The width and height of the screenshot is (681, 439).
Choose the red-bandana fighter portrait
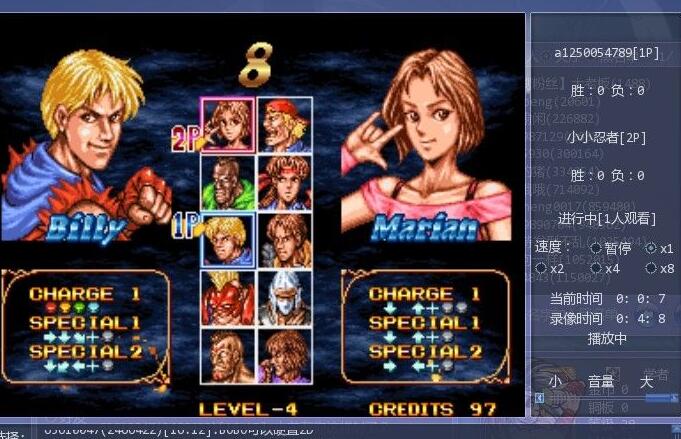[x=285, y=124]
